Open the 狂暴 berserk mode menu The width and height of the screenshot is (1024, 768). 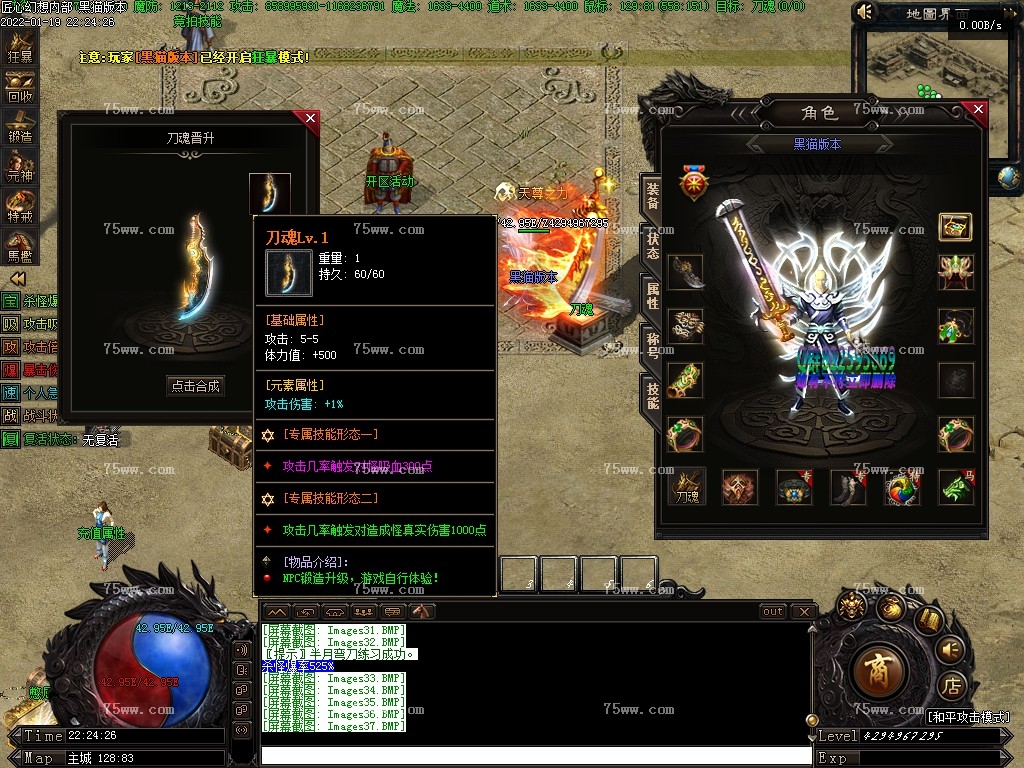20,47
